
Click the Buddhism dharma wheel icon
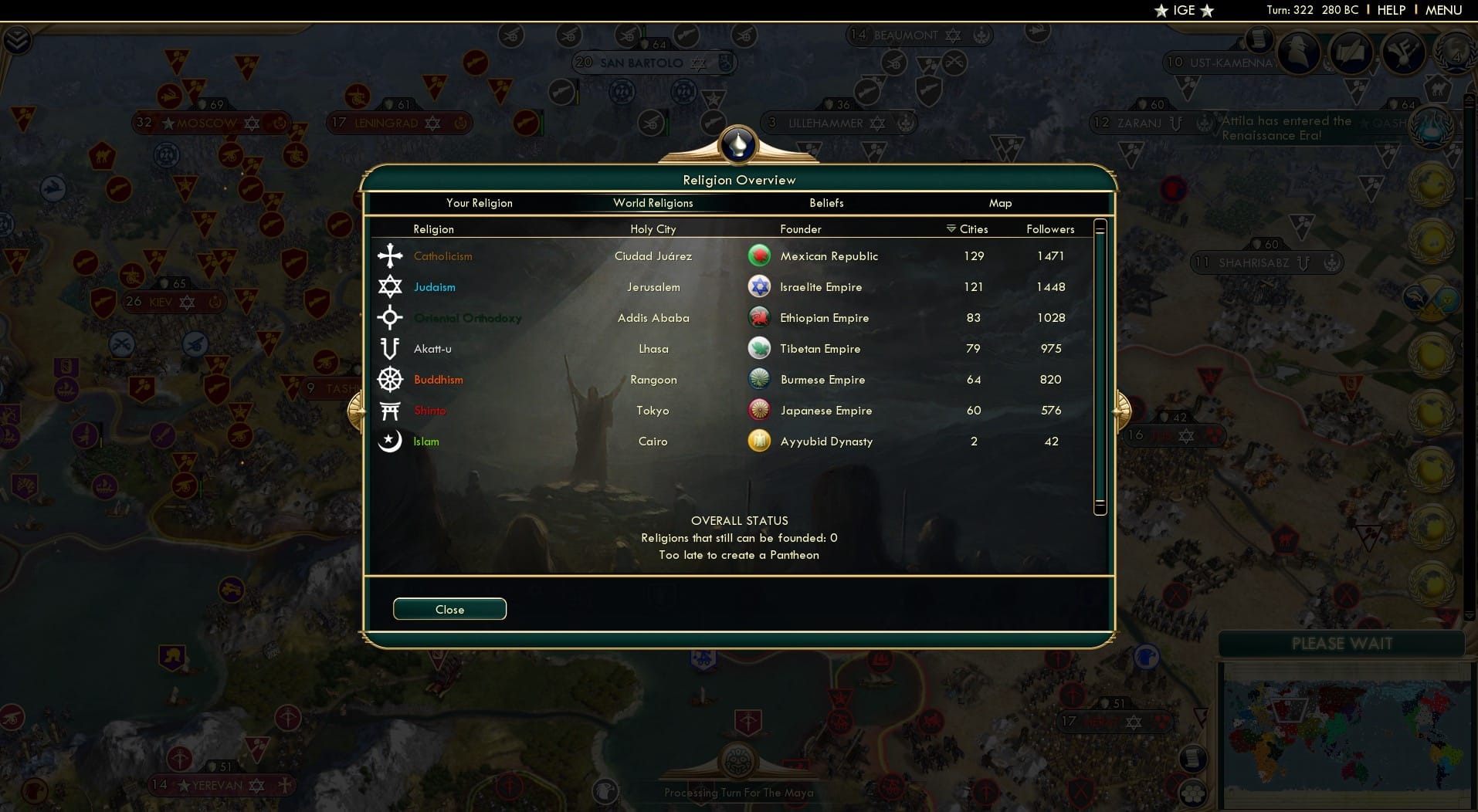(392, 379)
